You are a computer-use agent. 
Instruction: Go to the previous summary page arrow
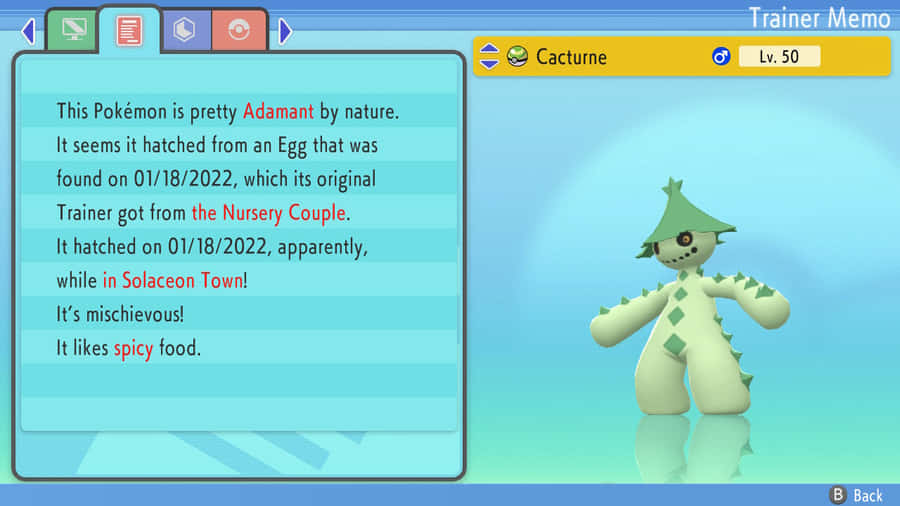pos(27,32)
